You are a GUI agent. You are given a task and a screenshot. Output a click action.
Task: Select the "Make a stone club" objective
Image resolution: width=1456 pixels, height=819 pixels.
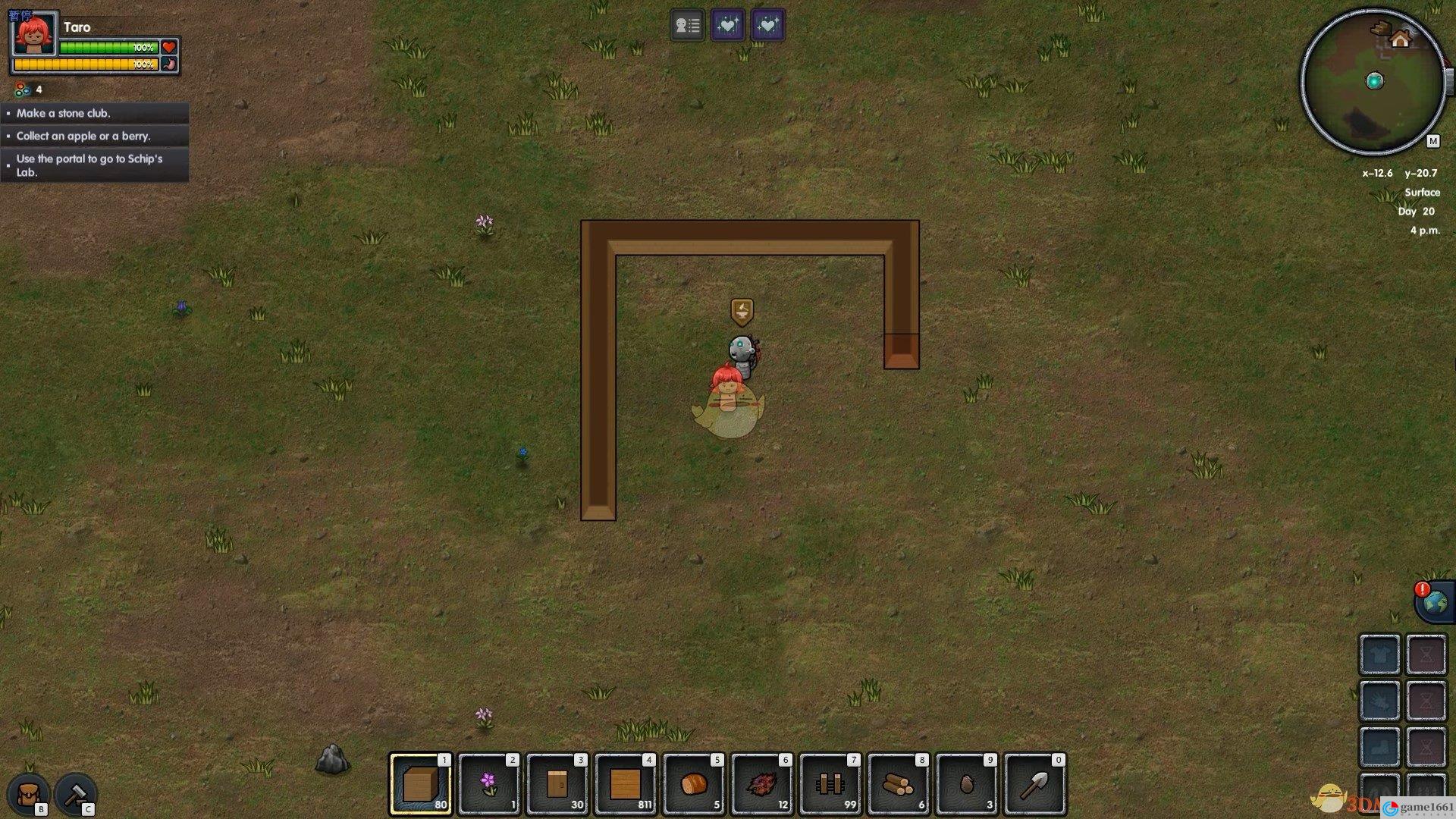tap(95, 113)
